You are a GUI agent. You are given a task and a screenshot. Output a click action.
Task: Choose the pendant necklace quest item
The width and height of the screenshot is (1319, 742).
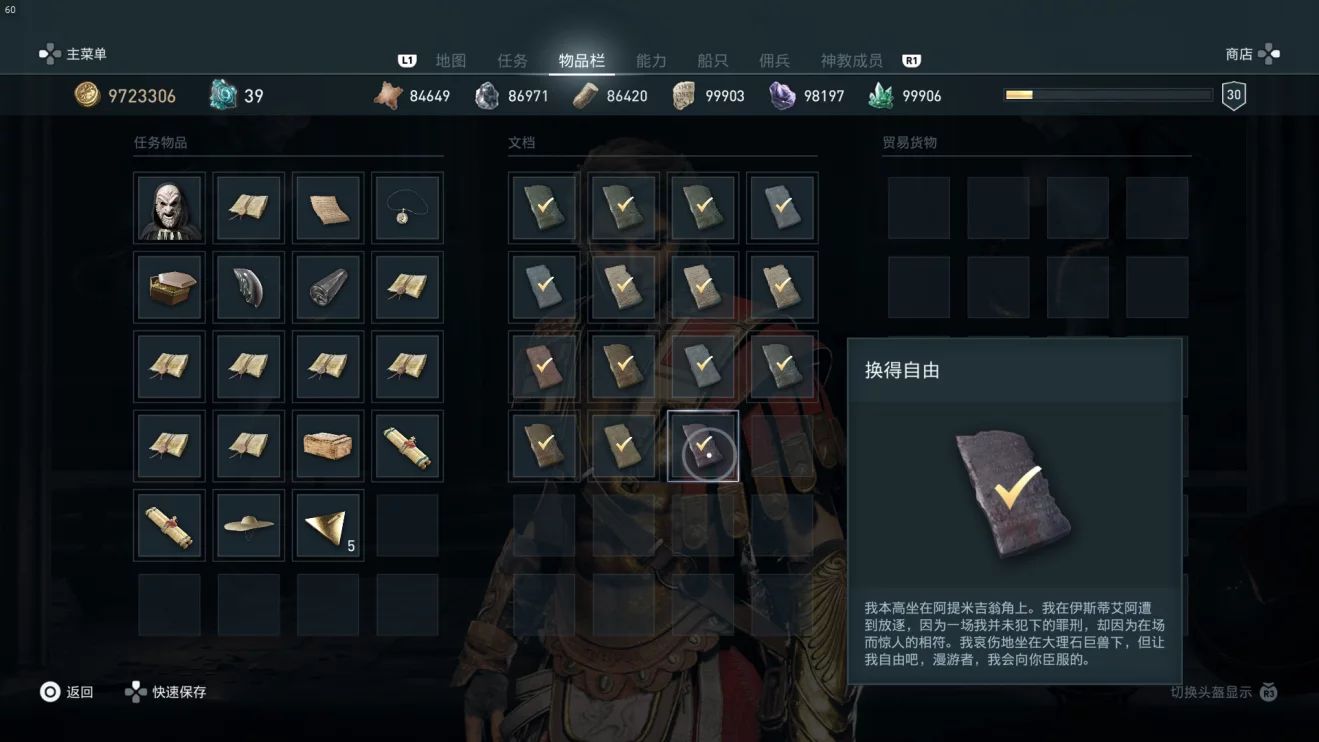click(407, 208)
